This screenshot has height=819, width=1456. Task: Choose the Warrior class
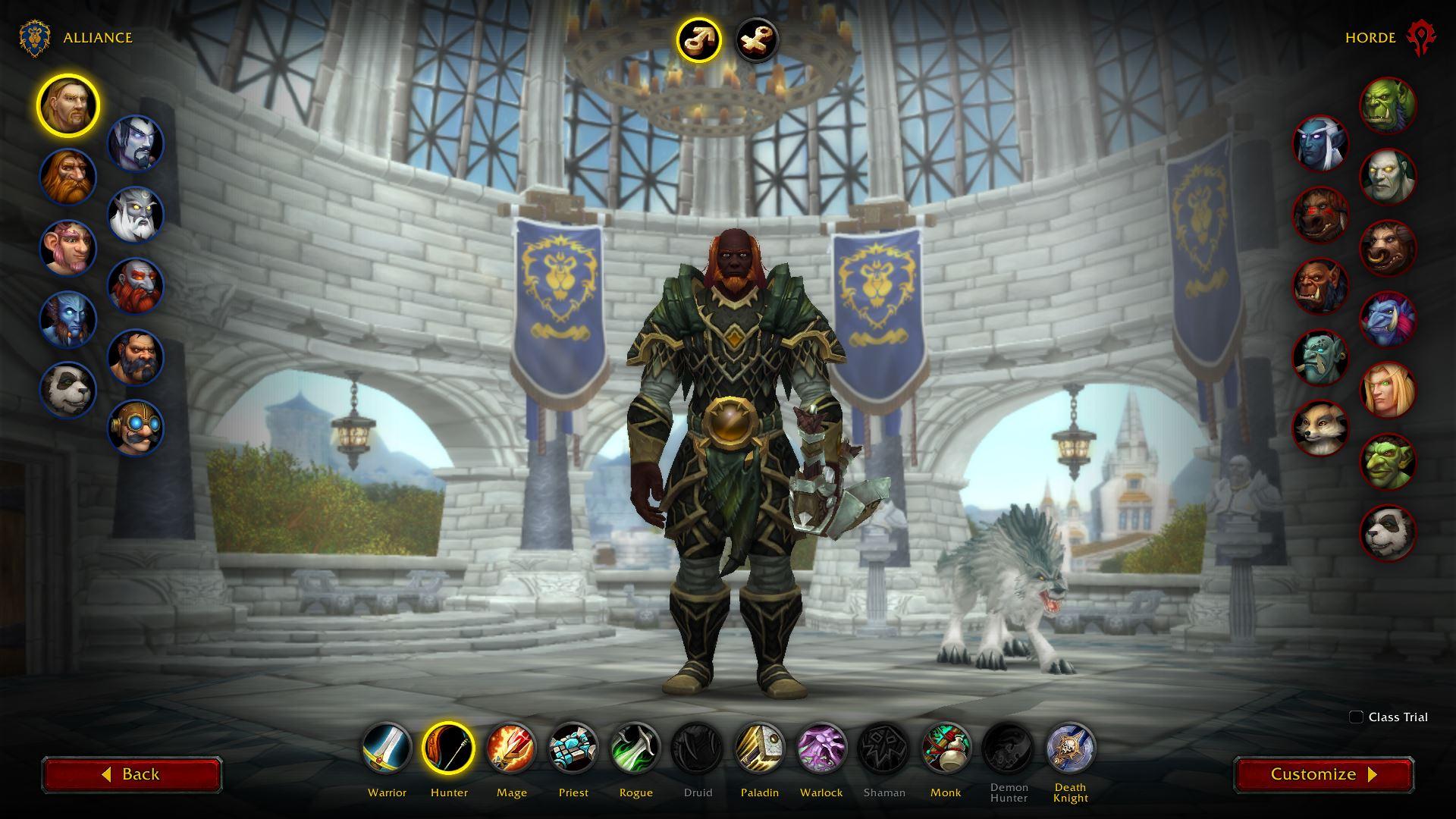coord(387,748)
